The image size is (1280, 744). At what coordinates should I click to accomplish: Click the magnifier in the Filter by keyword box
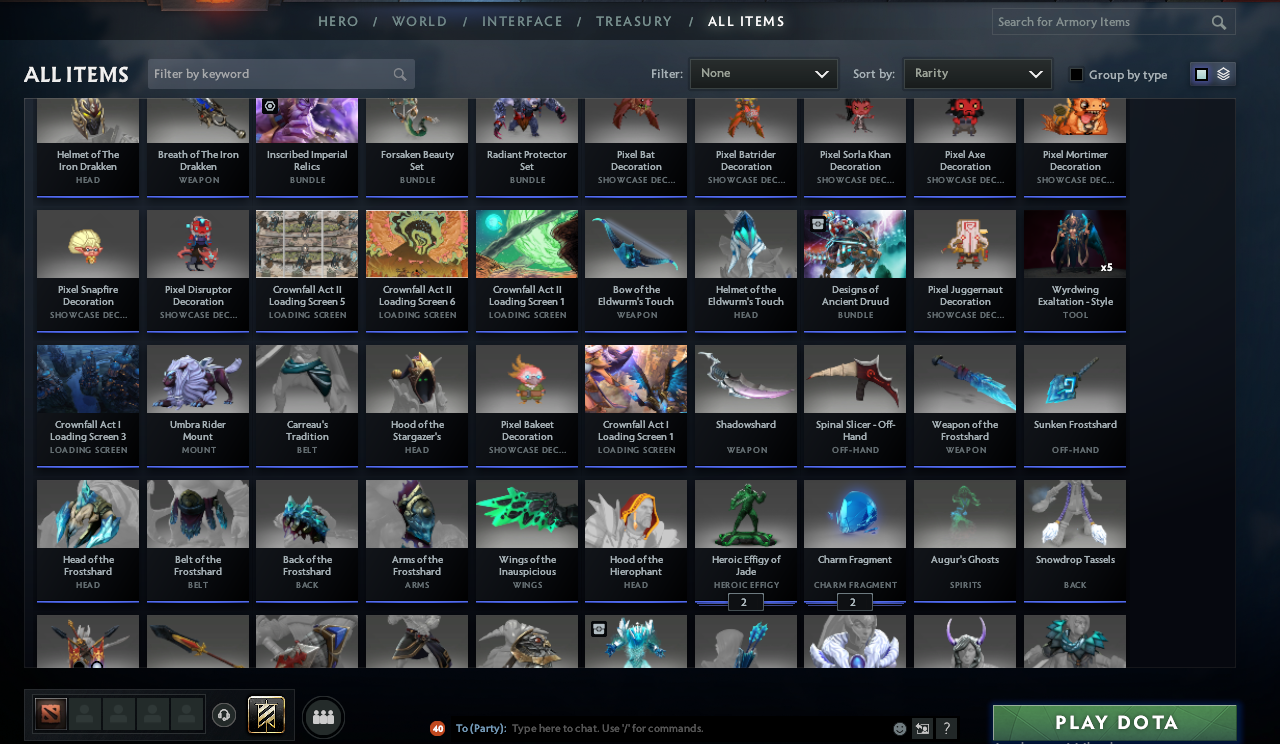(399, 73)
